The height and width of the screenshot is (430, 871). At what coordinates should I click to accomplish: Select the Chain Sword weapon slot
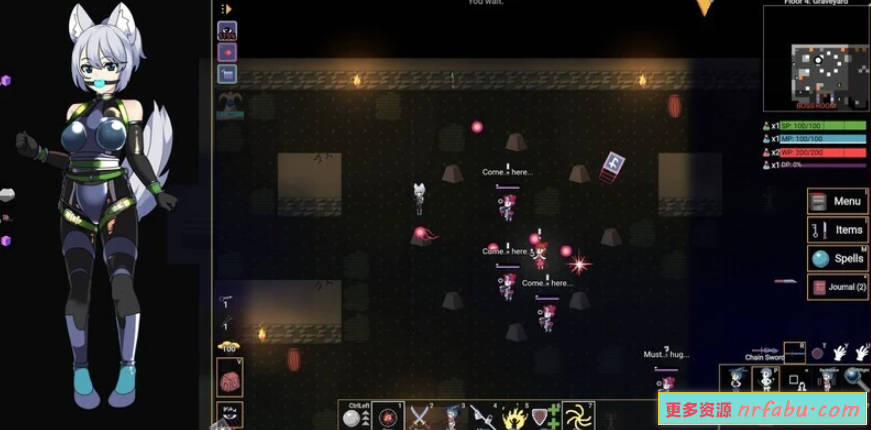pyautogui.click(x=794, y=351)
